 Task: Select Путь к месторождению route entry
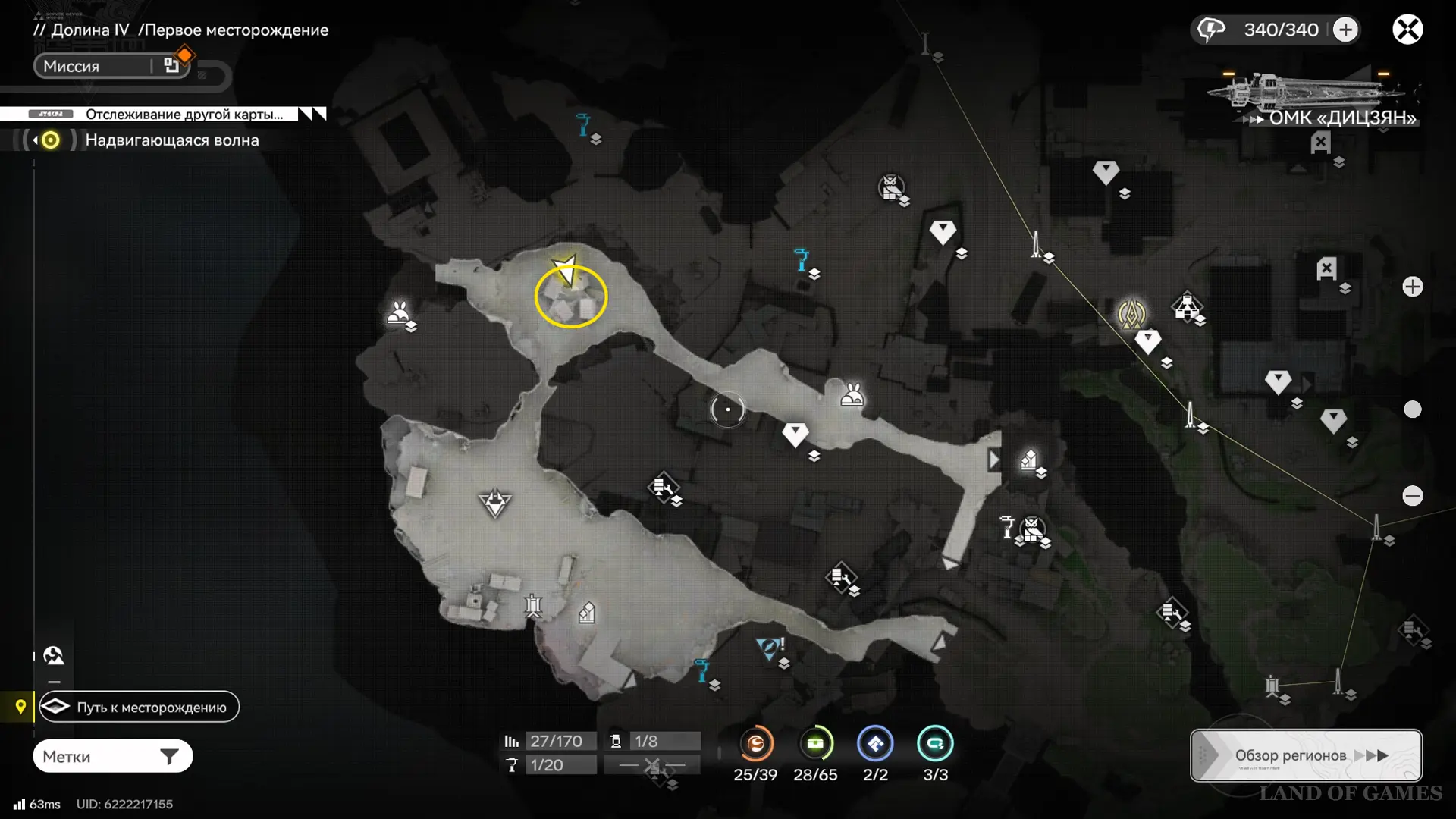(140, 707)
